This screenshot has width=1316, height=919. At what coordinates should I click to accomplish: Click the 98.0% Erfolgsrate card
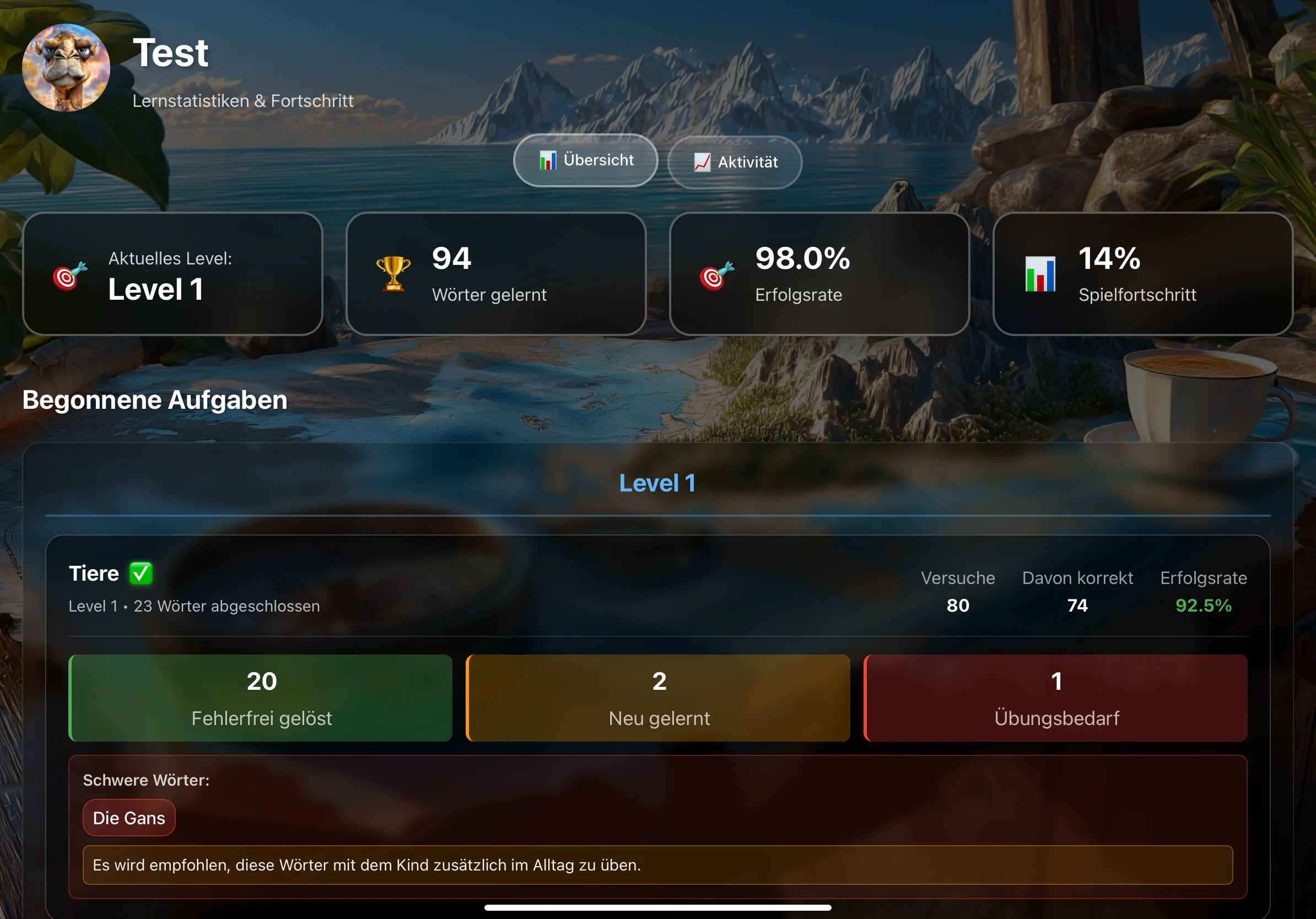point(819,274)
